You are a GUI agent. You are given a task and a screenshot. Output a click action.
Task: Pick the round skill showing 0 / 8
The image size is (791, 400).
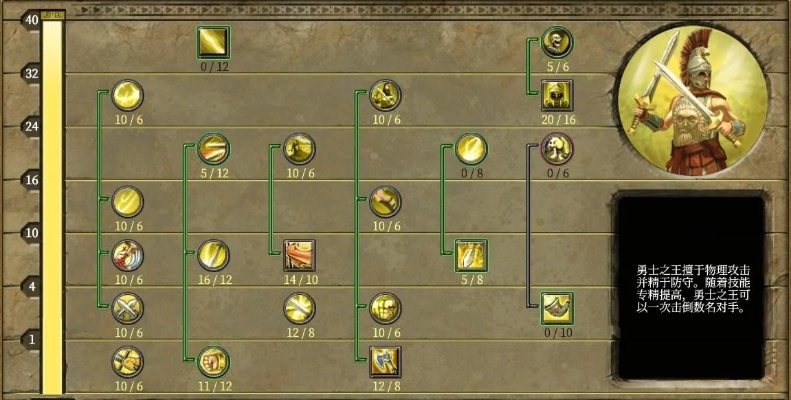pyautogui.click(x=471, y=149)
